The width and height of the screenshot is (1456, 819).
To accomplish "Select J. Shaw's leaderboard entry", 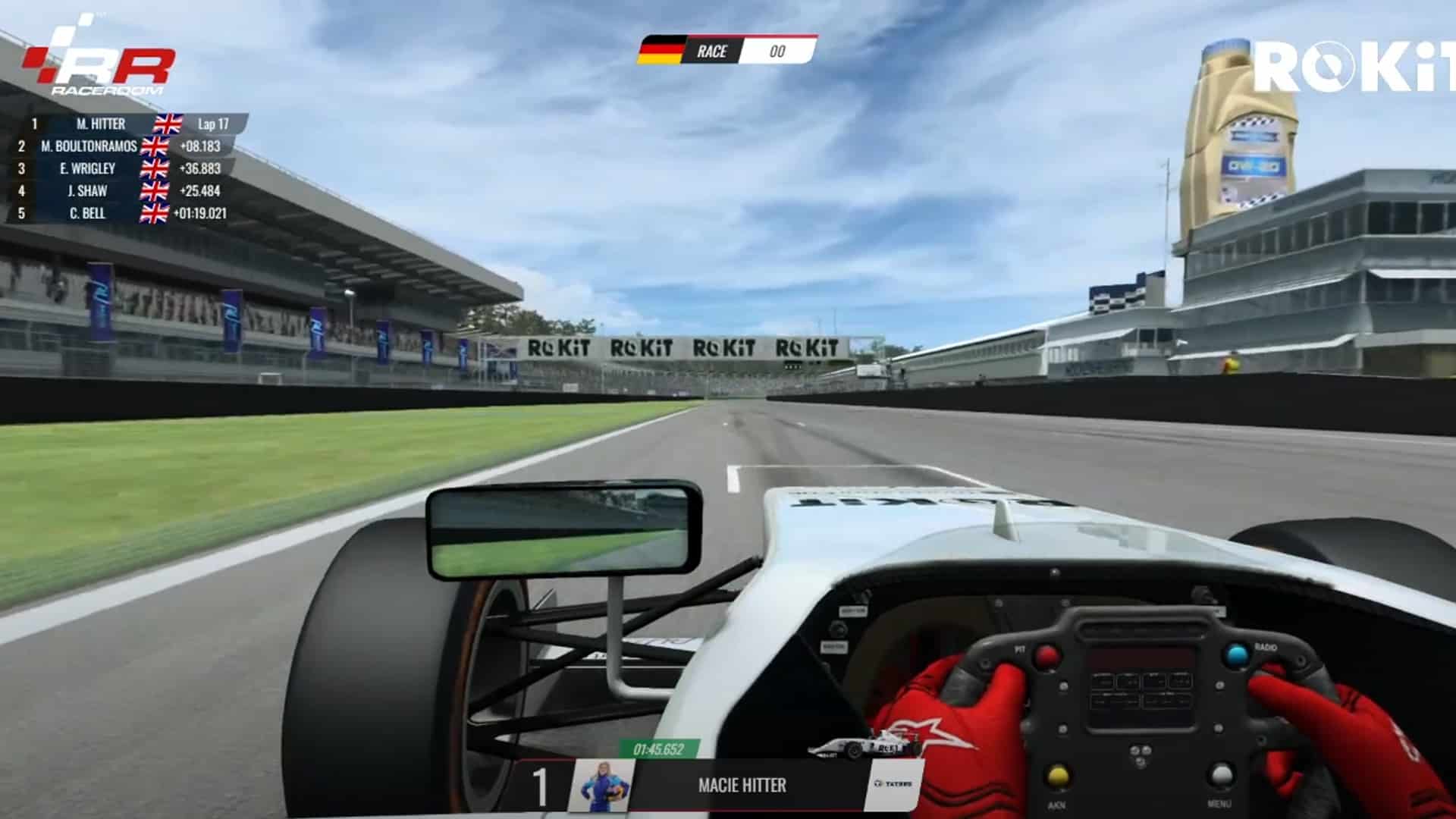I will [x=87, y=191].
